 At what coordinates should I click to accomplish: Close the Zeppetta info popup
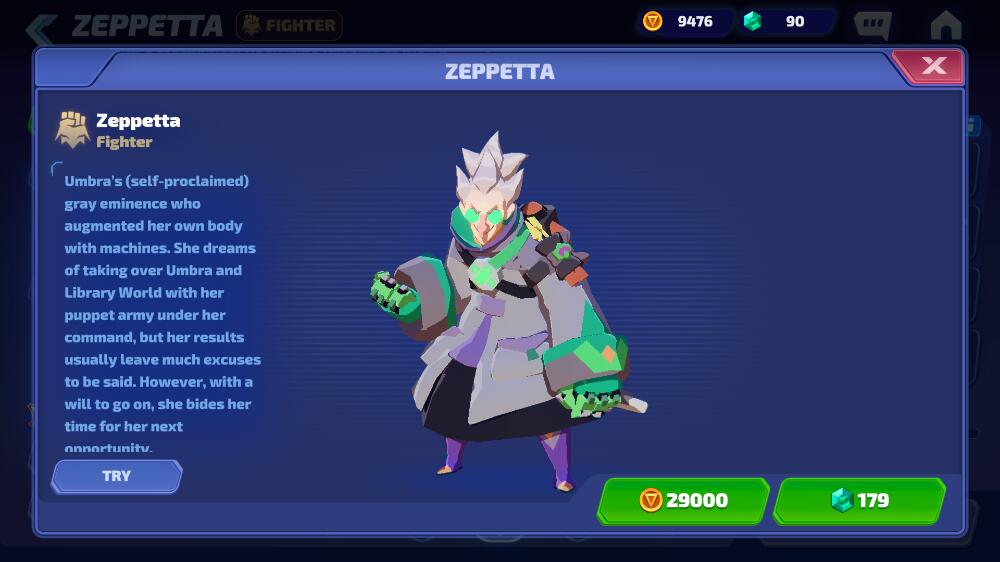(933, 67)
